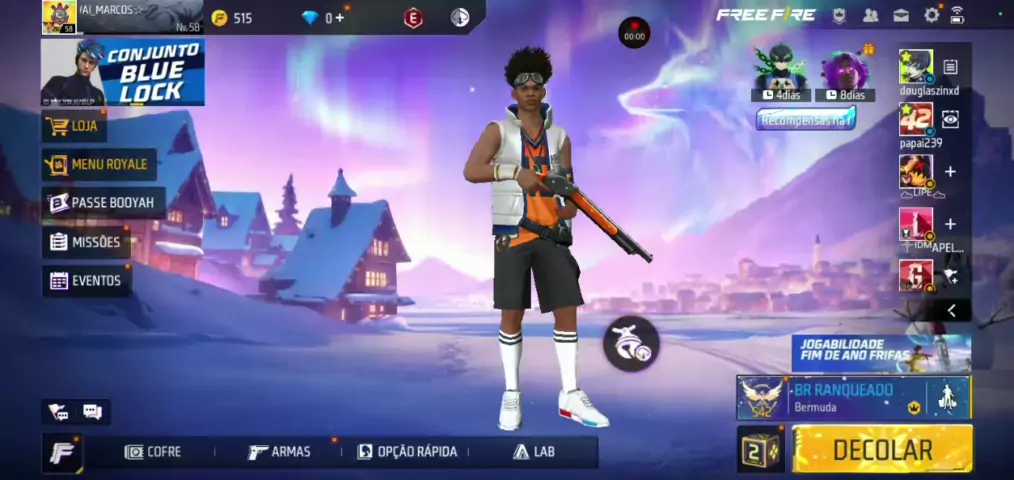Image resolution: width=1014 pixels, height=480 pixels.
Task: Open the friends list icon
Action: click(870, 15)
